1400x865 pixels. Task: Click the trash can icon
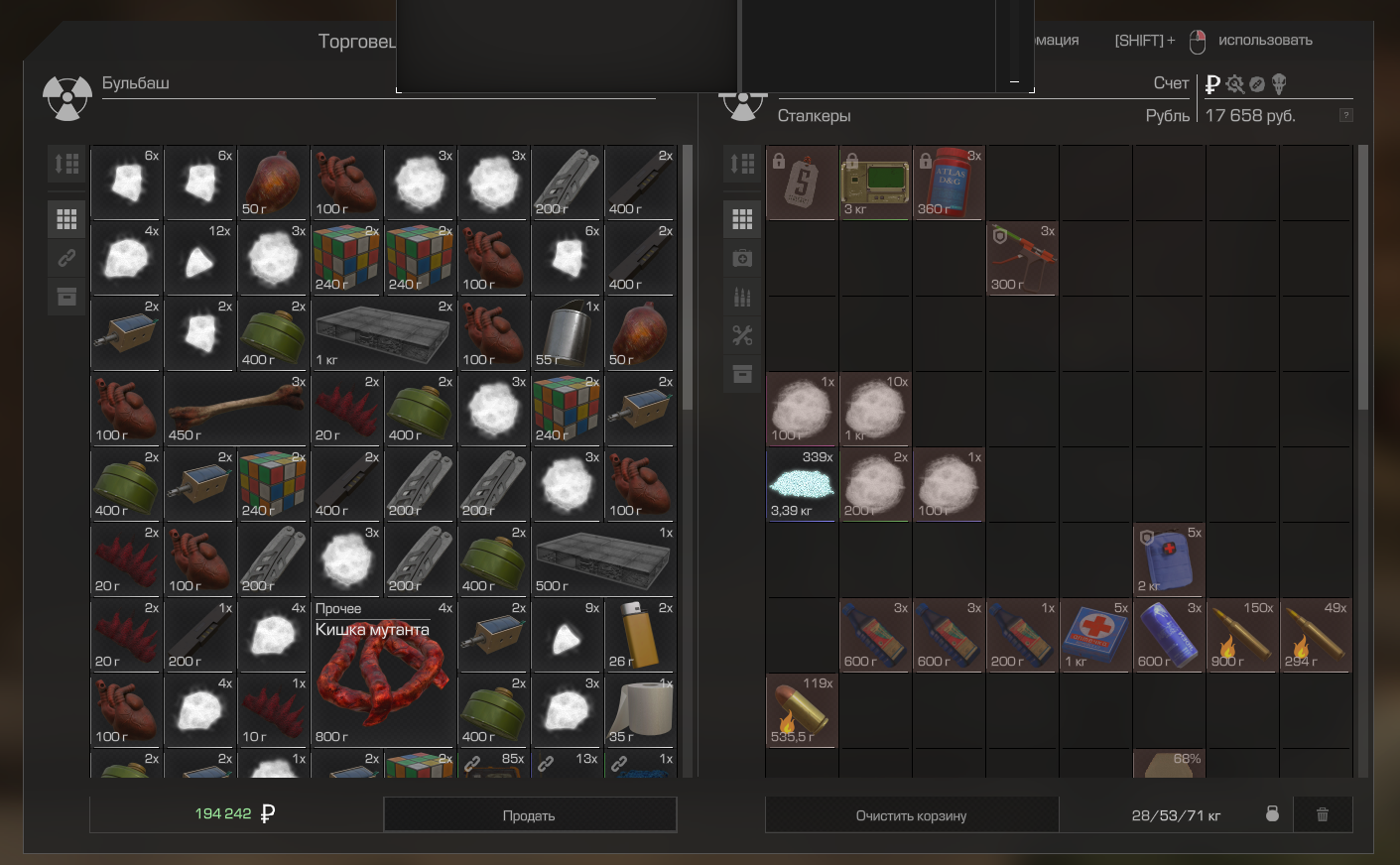(1322, 814)
